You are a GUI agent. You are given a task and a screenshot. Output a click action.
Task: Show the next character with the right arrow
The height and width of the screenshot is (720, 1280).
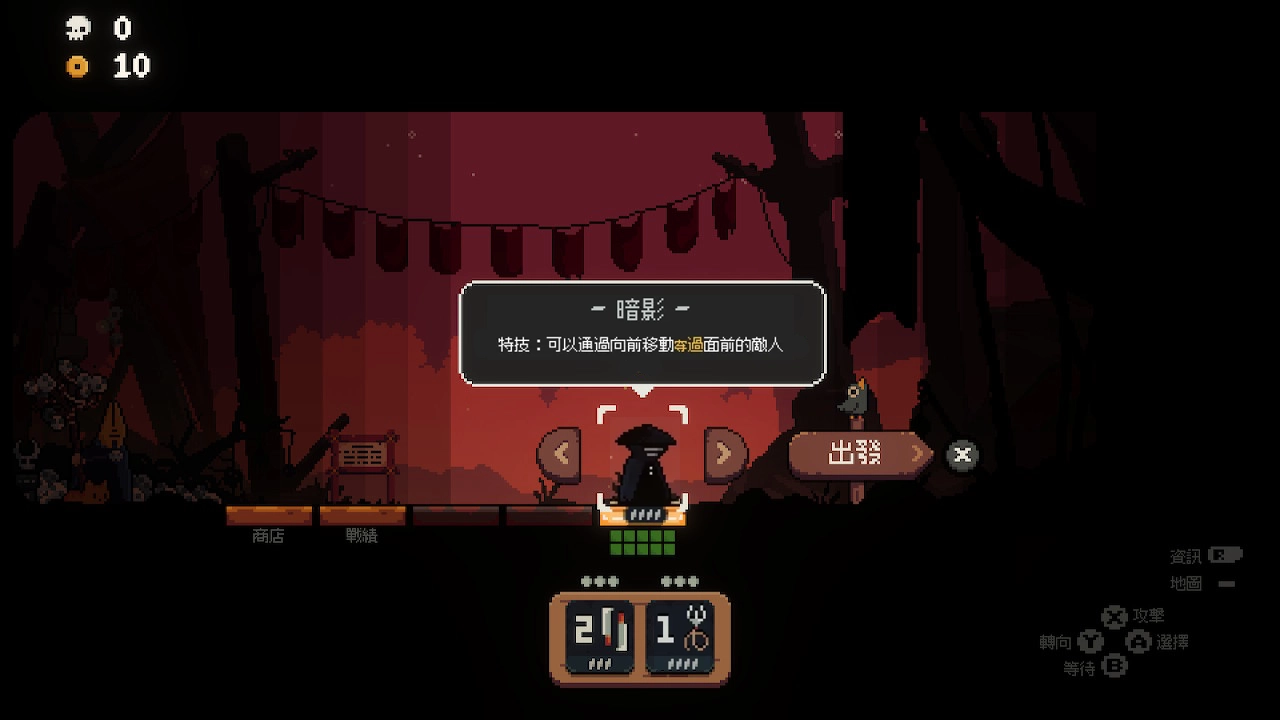point(725,455)
